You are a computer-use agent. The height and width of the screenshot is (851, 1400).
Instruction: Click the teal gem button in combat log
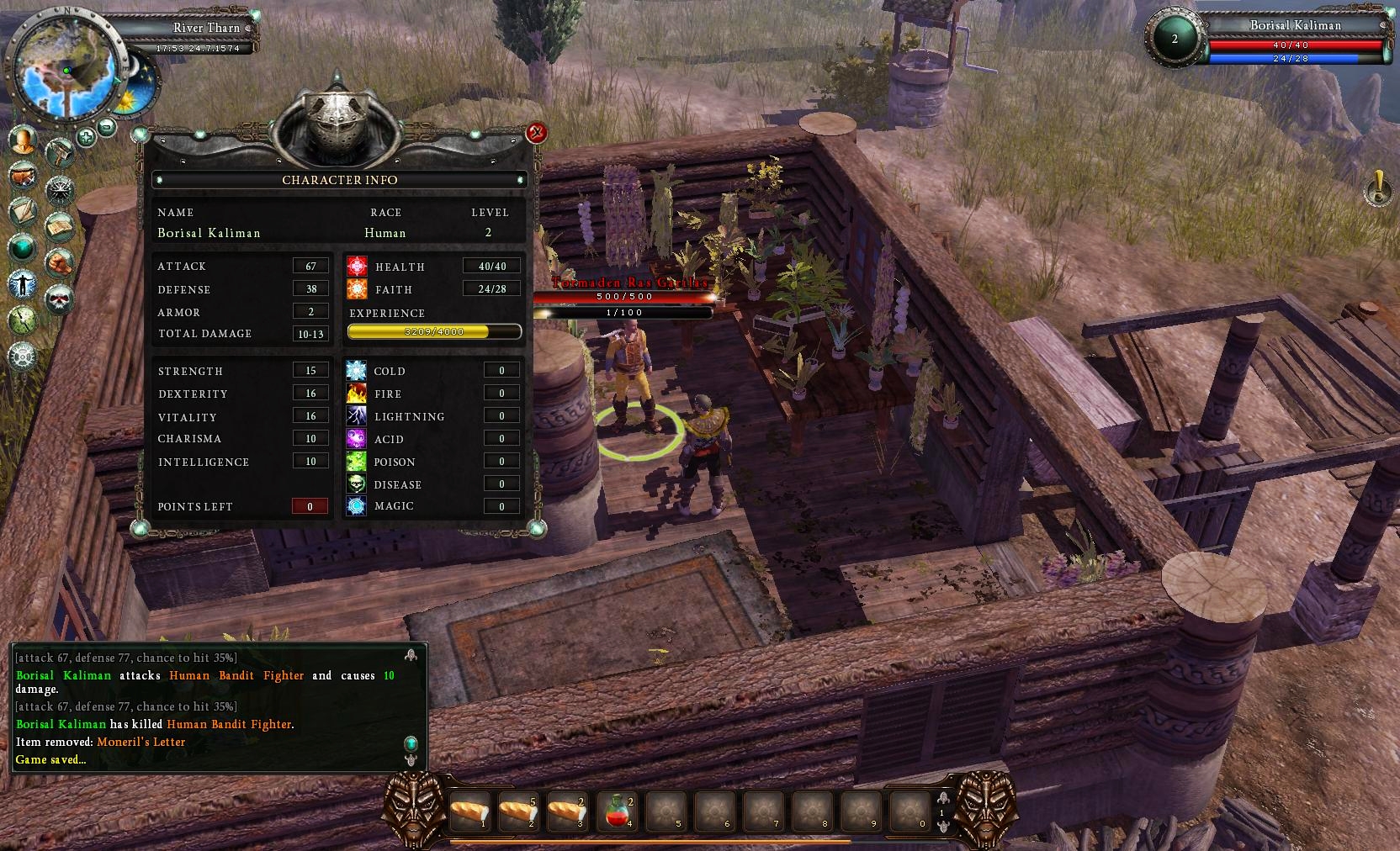click(x=411, y=743)
